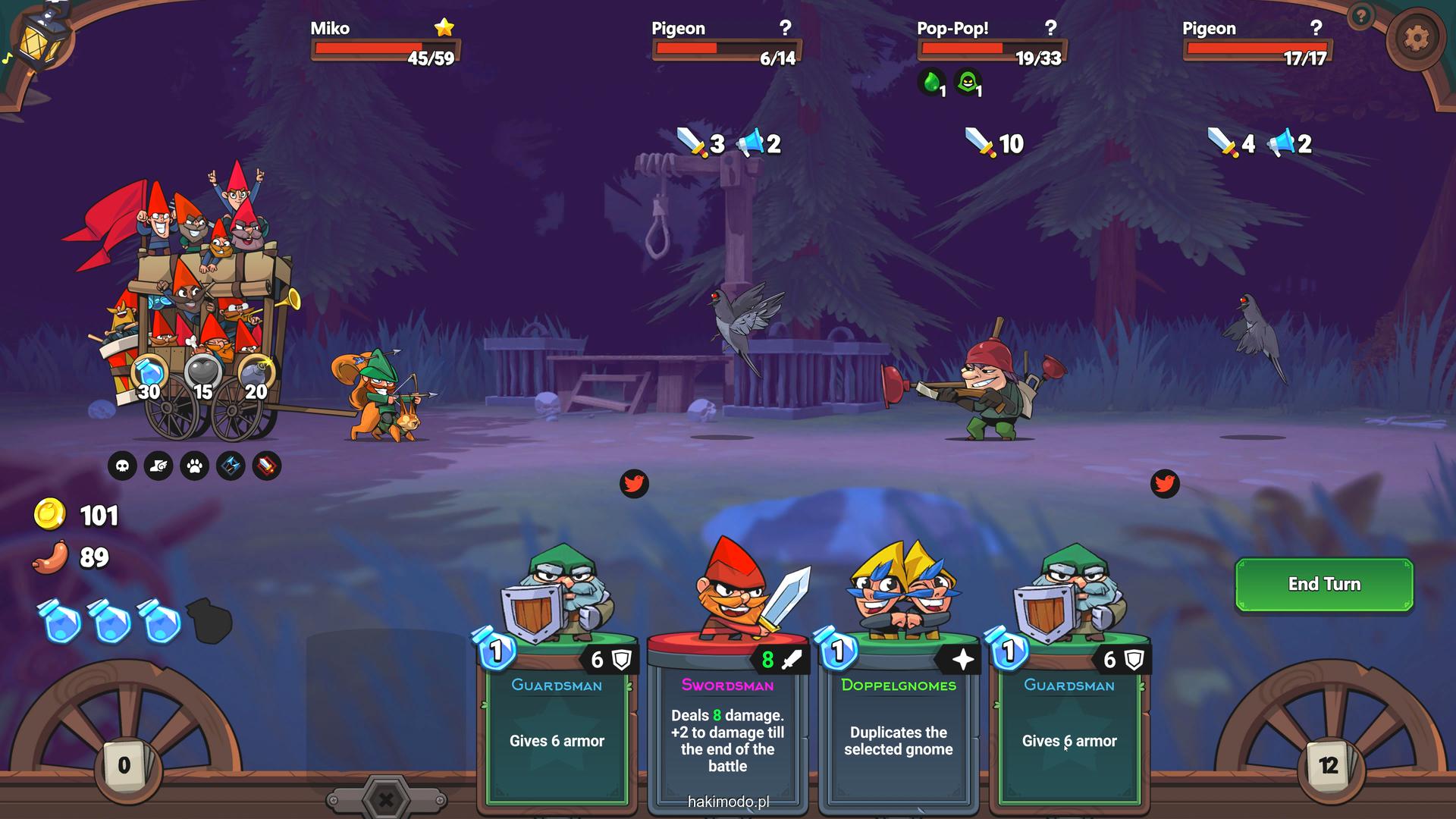The image size is (1456, 819).
Task: Click the question mark beside Pop-Pop's name
Action: pyautogui.click(x=1050, y=28)
